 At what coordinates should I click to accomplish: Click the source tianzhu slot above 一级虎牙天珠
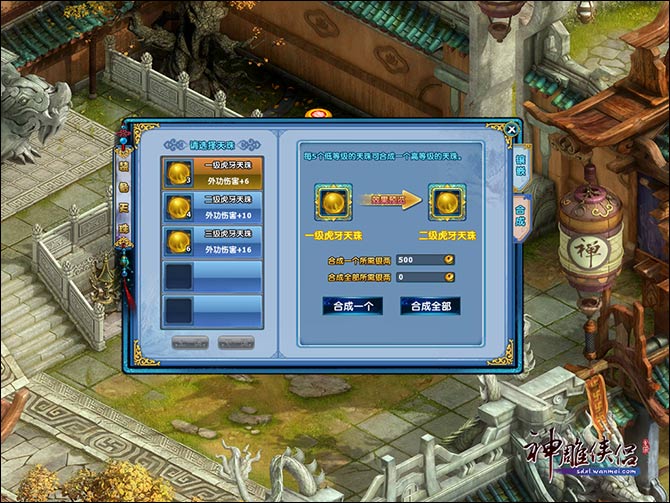pos(333,202)
